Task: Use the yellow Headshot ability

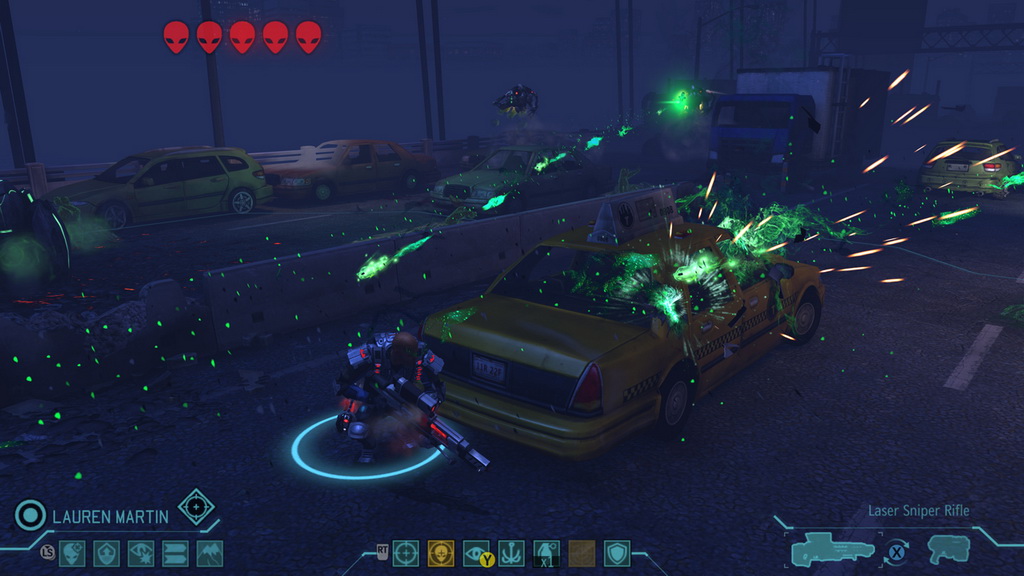Action: (441, 553)
